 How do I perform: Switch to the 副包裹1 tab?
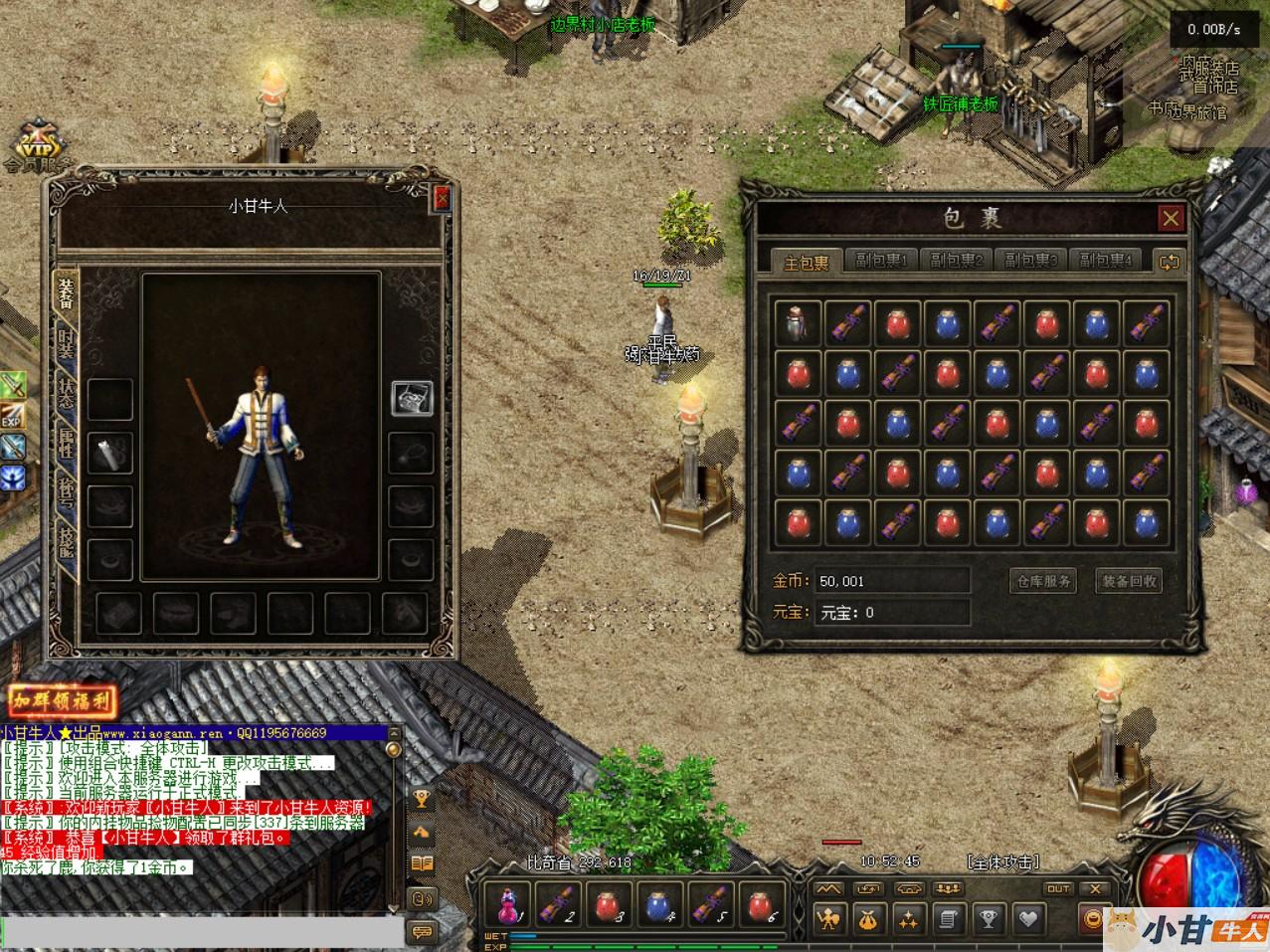(x=880, y=261)
